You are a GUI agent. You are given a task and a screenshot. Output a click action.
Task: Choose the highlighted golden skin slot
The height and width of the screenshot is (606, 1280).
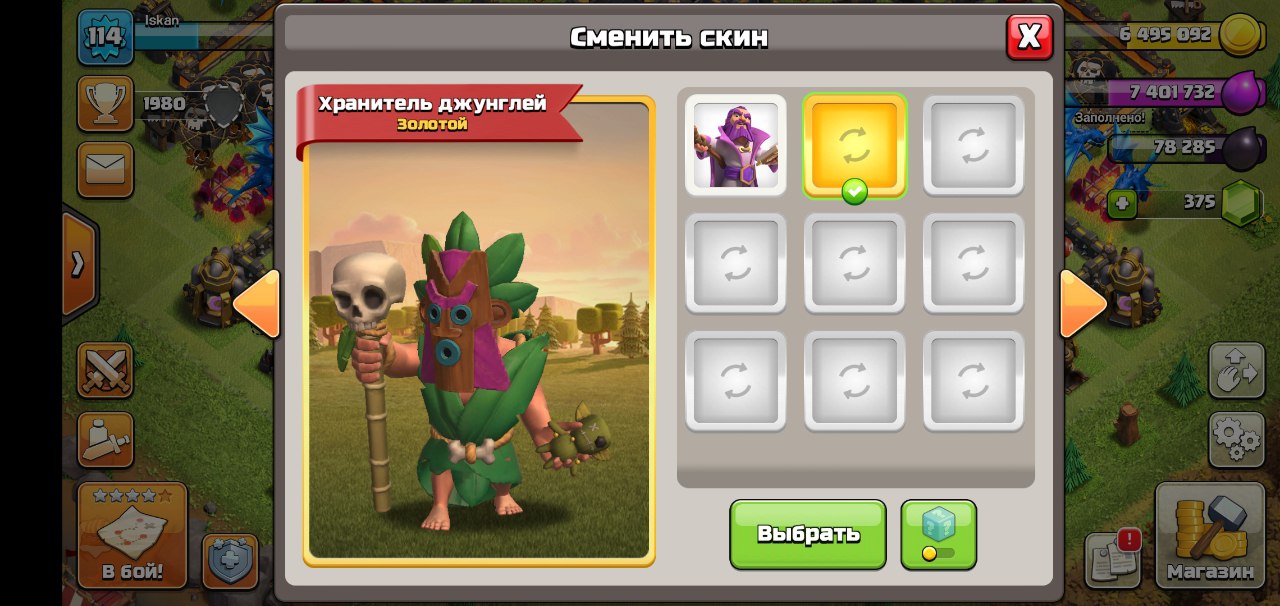click(x=854, y=146)
